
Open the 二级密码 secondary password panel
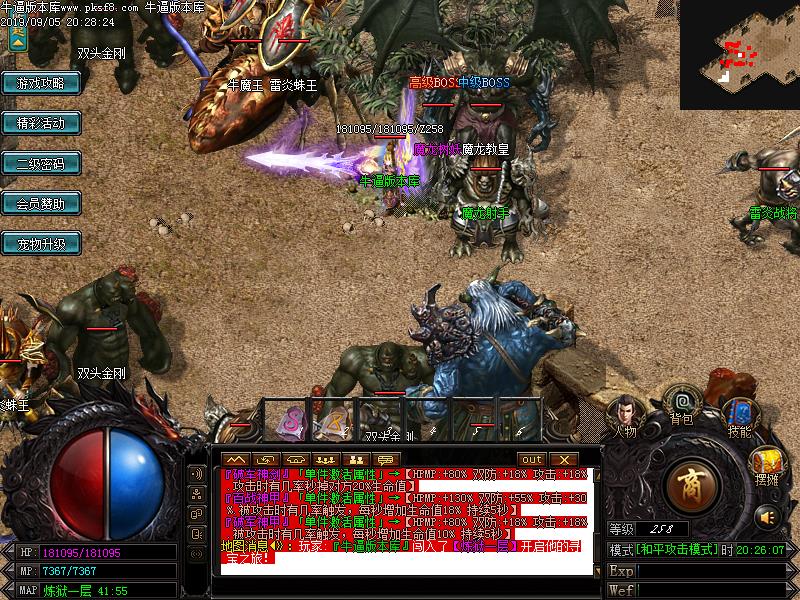(40, 164)
